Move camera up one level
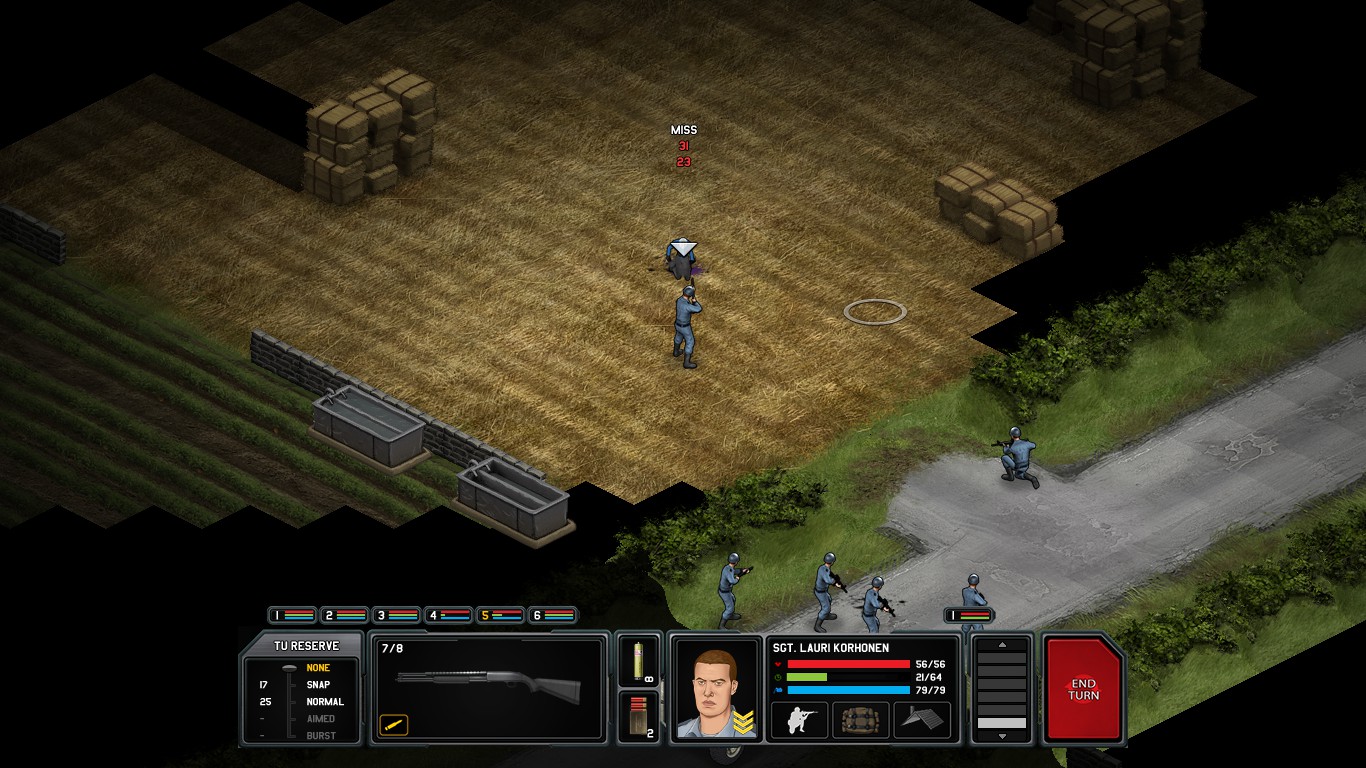This screenshot has width=1366, height=768. (1001, 645)
